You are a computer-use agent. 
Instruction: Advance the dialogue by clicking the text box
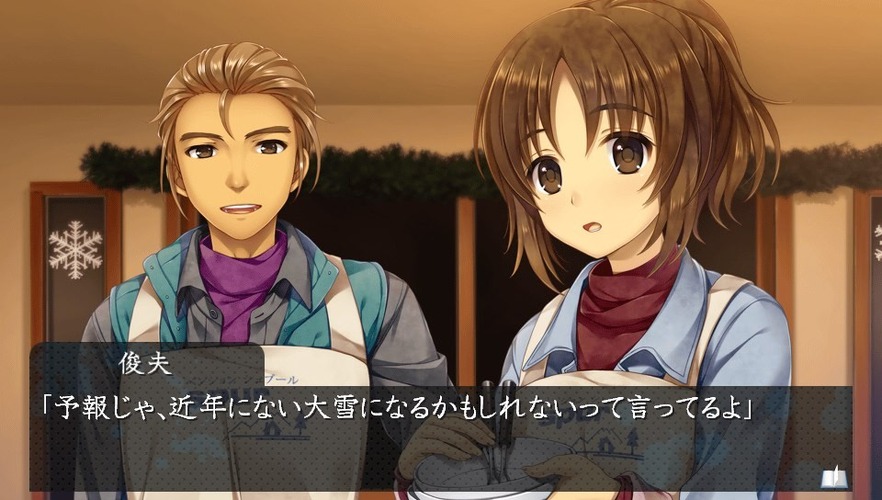coord(440,438)
